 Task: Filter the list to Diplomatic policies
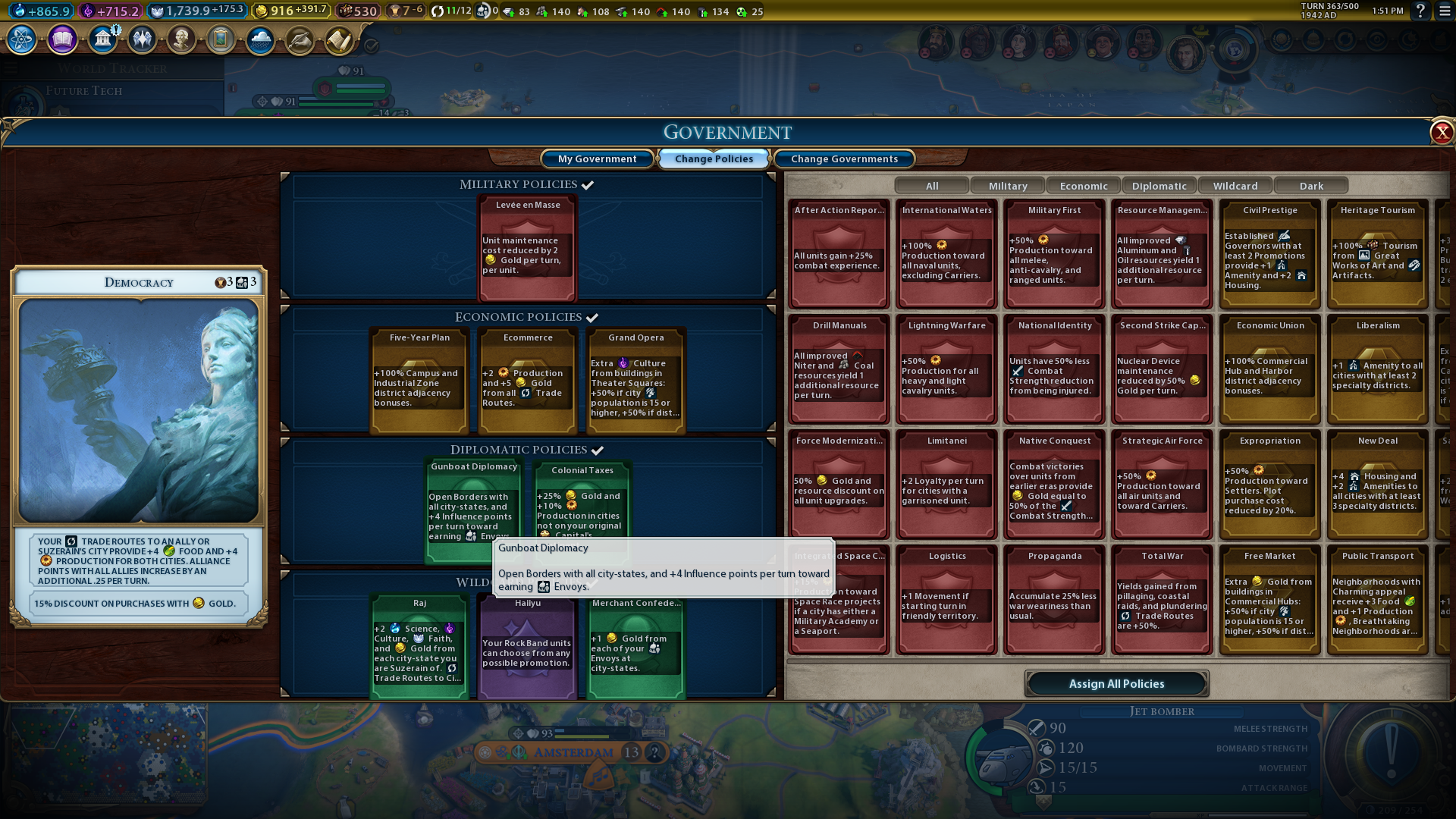[x=1159, y=186]
